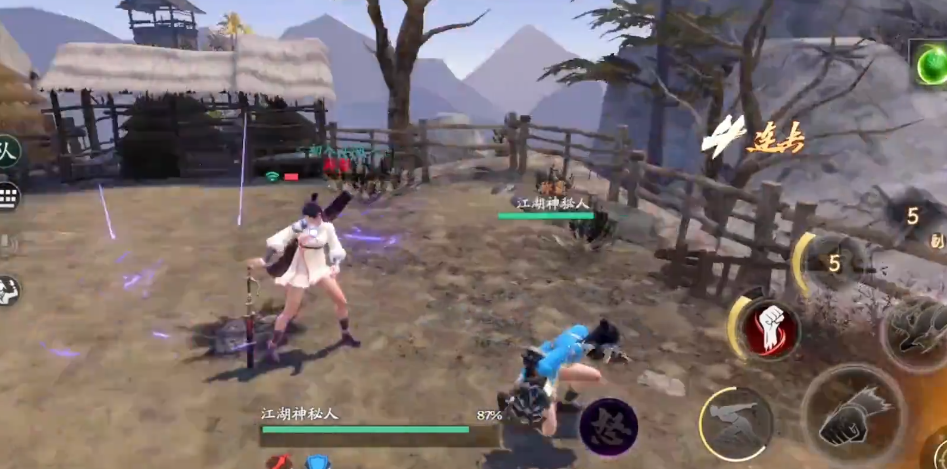
Task: Open the keyboard chat icon
Action: (x=9, y=196)
